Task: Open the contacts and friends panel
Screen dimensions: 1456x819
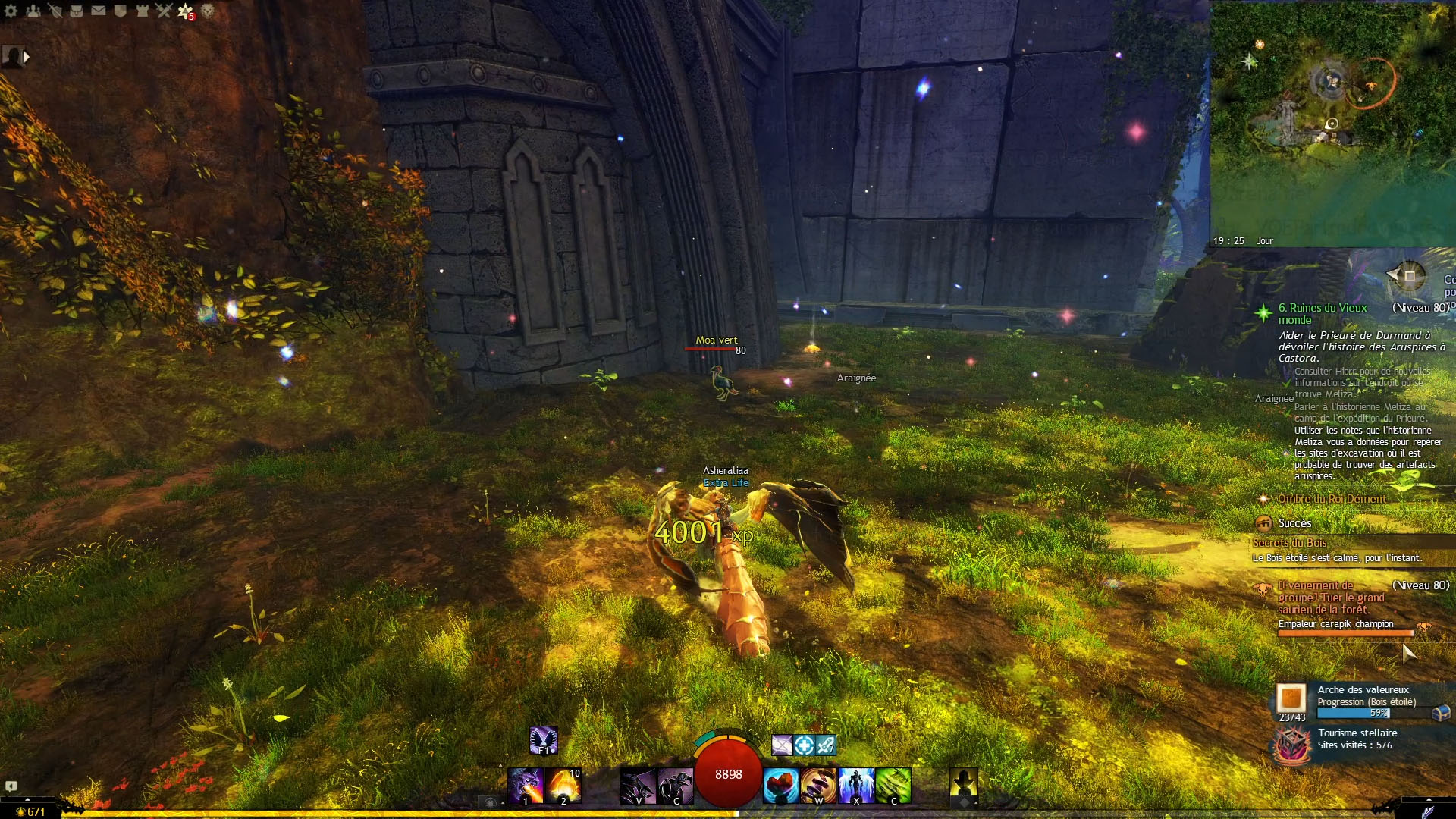Action: pos(33,11)
